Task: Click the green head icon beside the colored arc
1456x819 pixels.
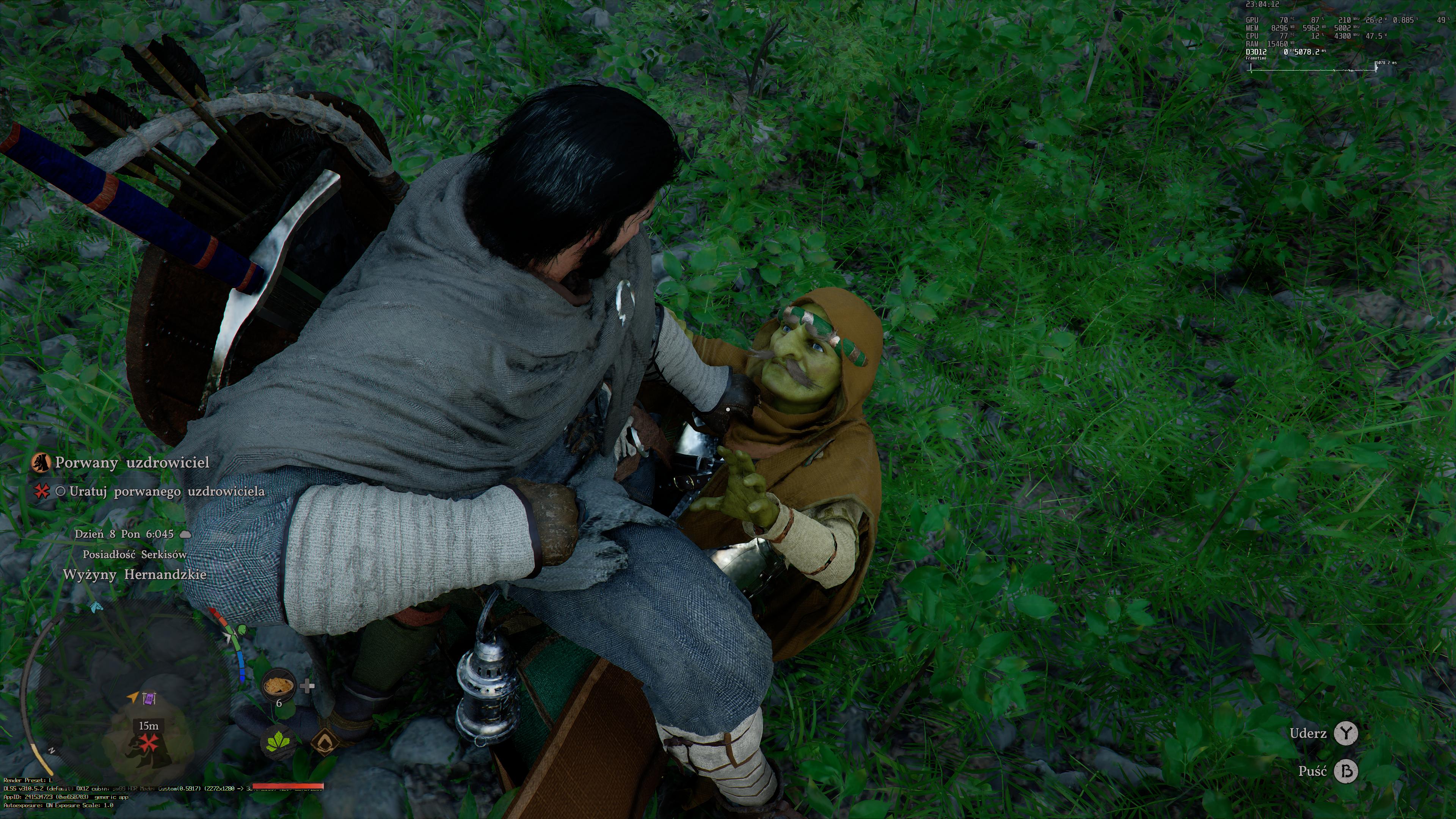Action: click(x=242, y=629)
